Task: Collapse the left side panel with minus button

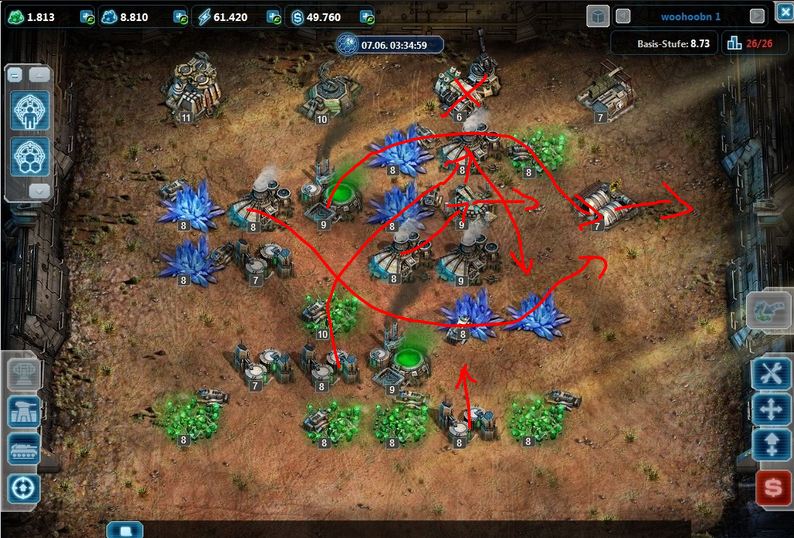Action: (16, 75)
